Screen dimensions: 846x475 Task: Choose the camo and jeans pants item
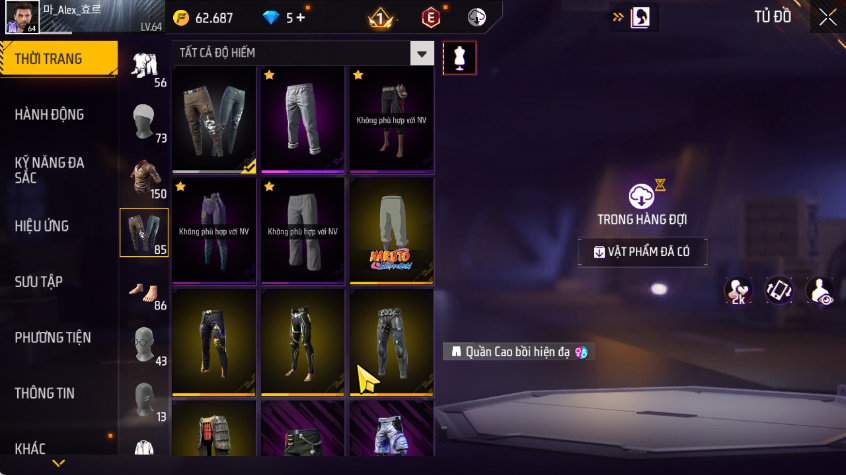[214, 119]
